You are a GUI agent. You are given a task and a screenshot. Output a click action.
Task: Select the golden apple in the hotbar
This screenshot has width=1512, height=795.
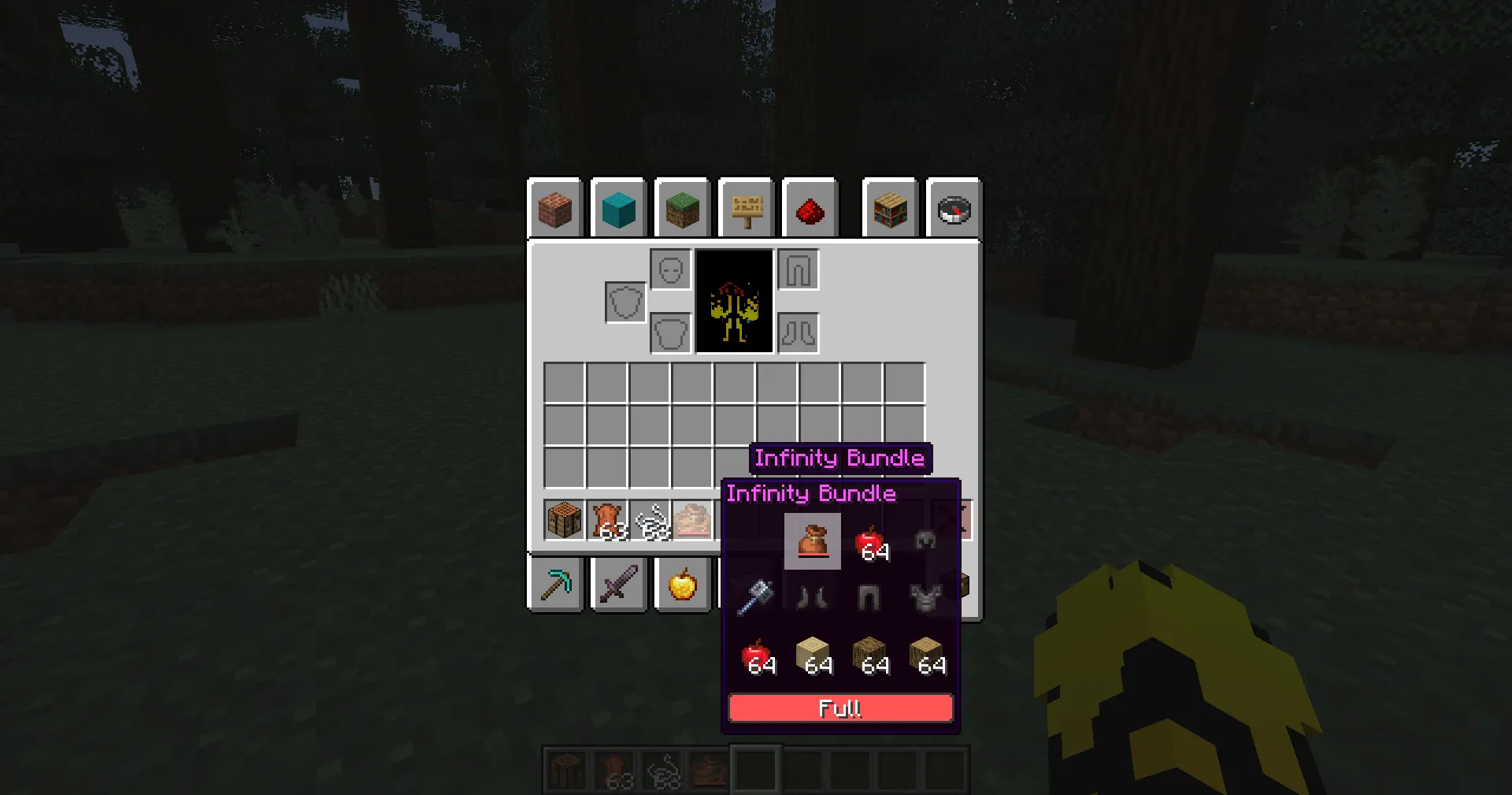(682, 583)
